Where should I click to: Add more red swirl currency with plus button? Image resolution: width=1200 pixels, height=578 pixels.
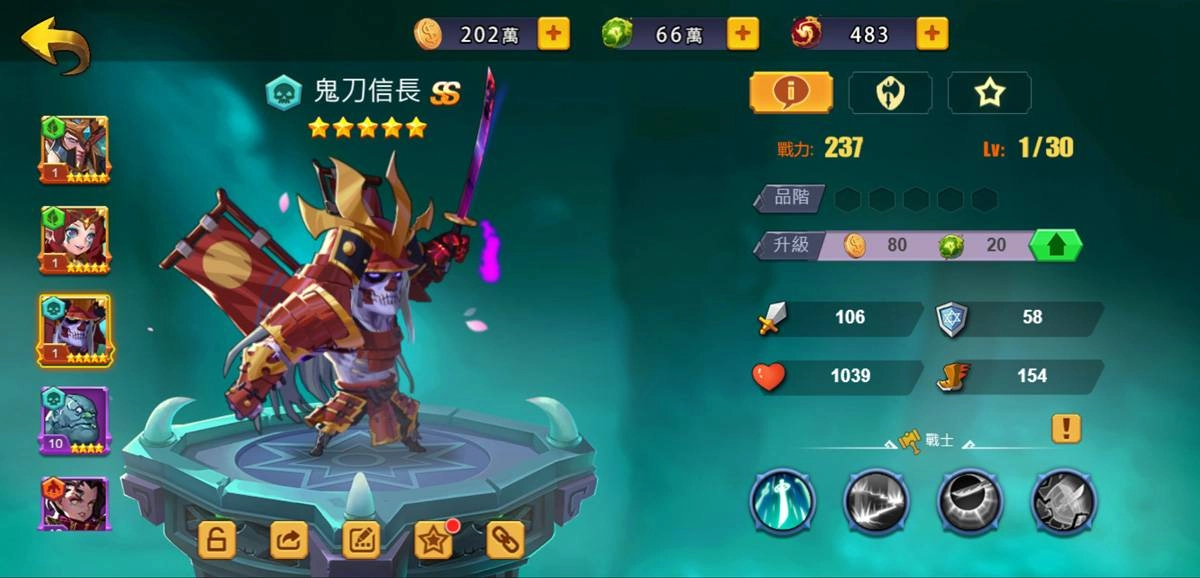click(x=931, y=34)
